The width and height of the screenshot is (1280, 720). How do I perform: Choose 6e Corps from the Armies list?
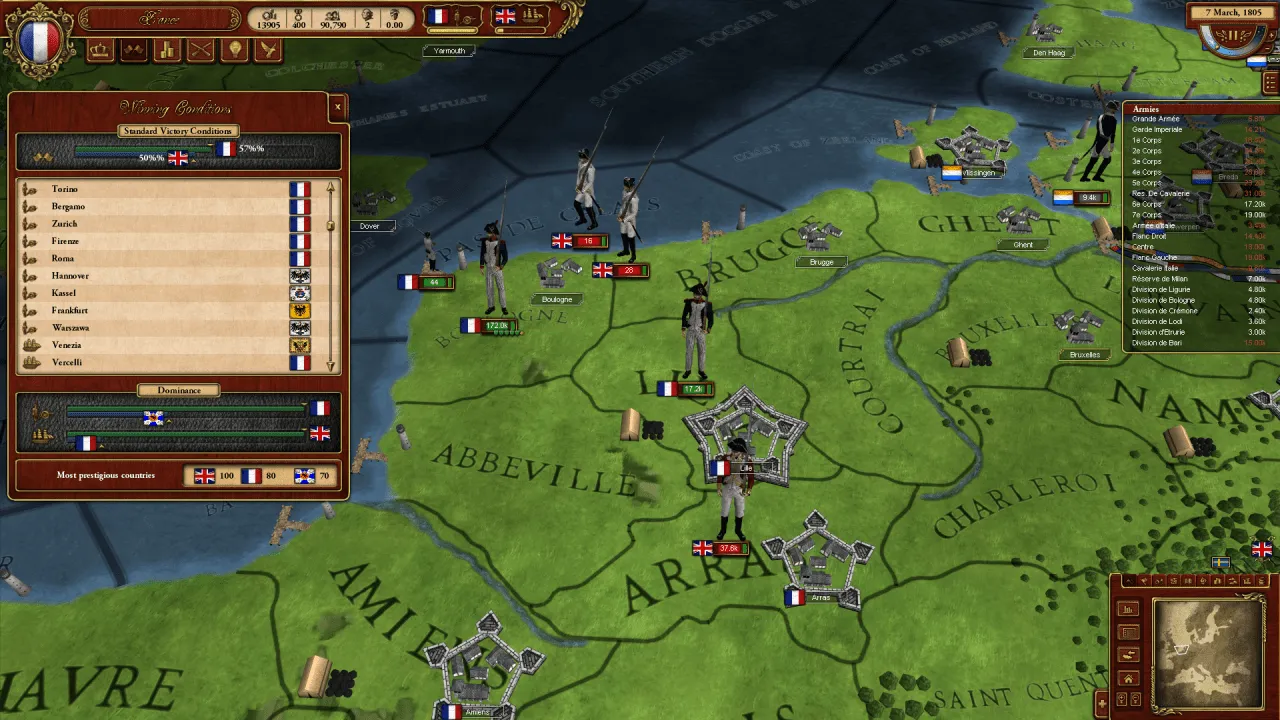(1147, 204)
